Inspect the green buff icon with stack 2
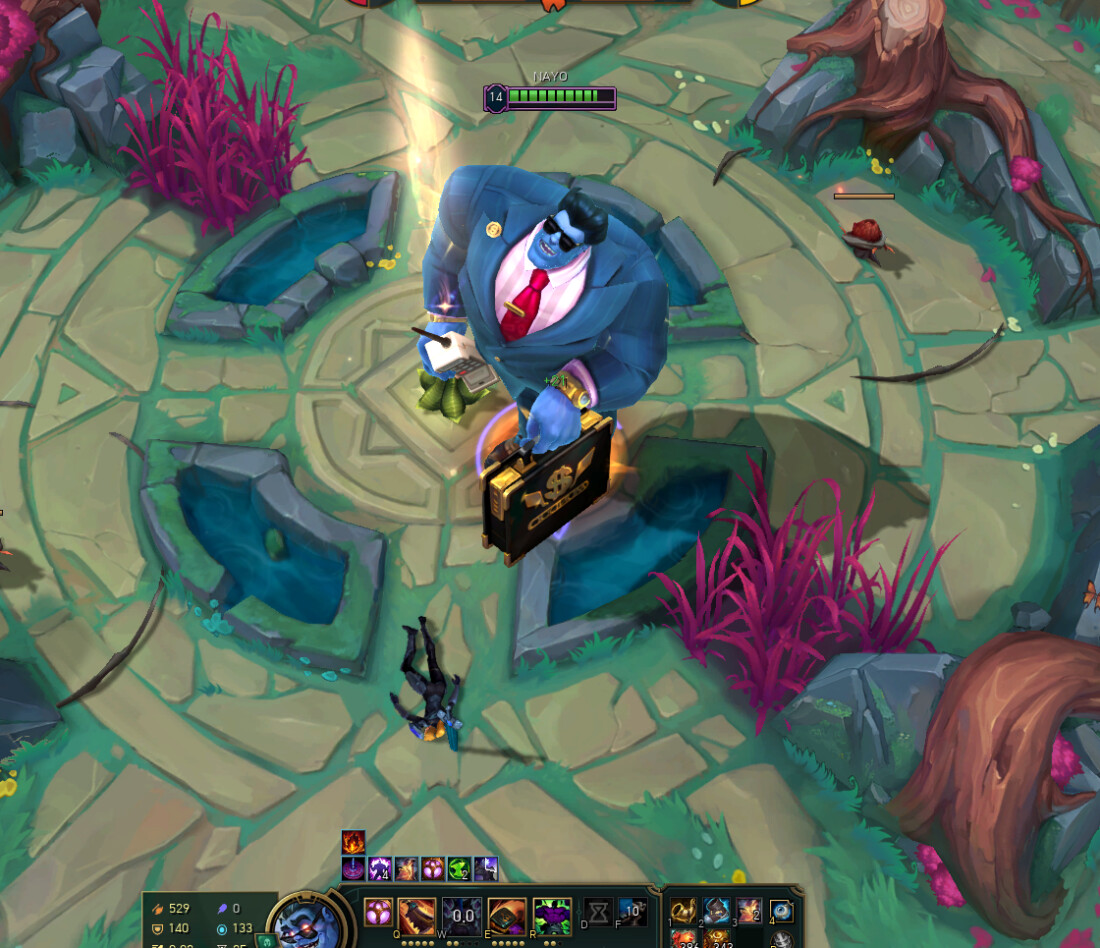Viewport: 1100px width, 948px height. 459,869
